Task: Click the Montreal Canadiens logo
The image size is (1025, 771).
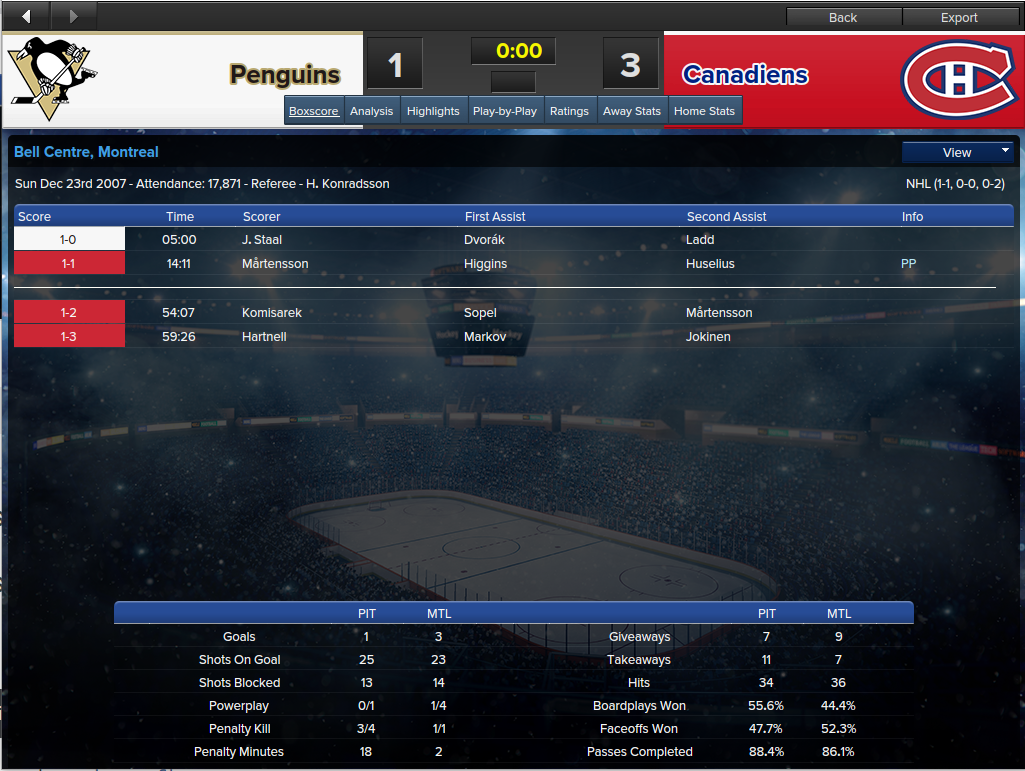Action: [957, 77]
